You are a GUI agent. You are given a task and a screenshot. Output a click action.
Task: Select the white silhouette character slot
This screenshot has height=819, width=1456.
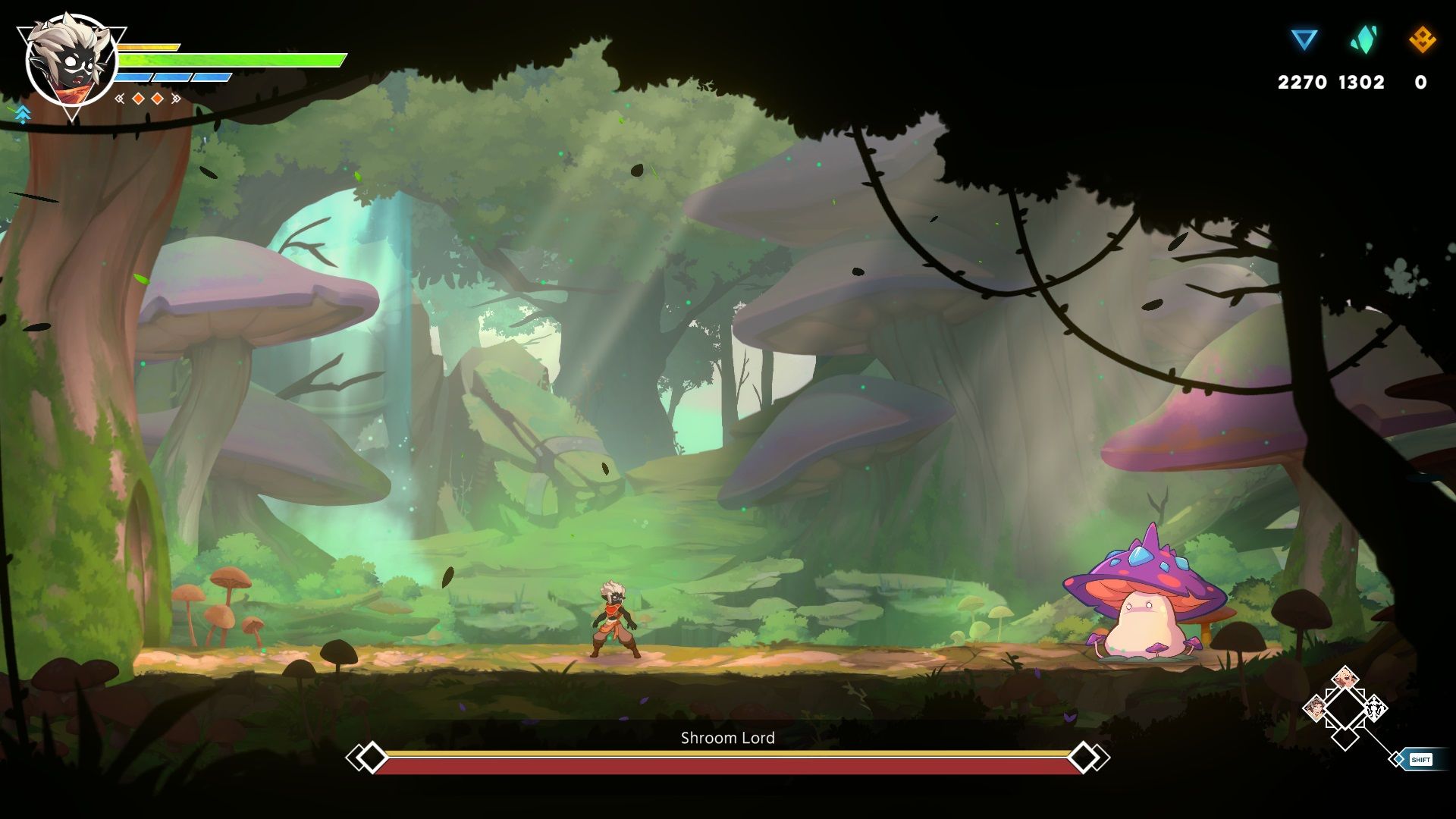[1375, 709]
